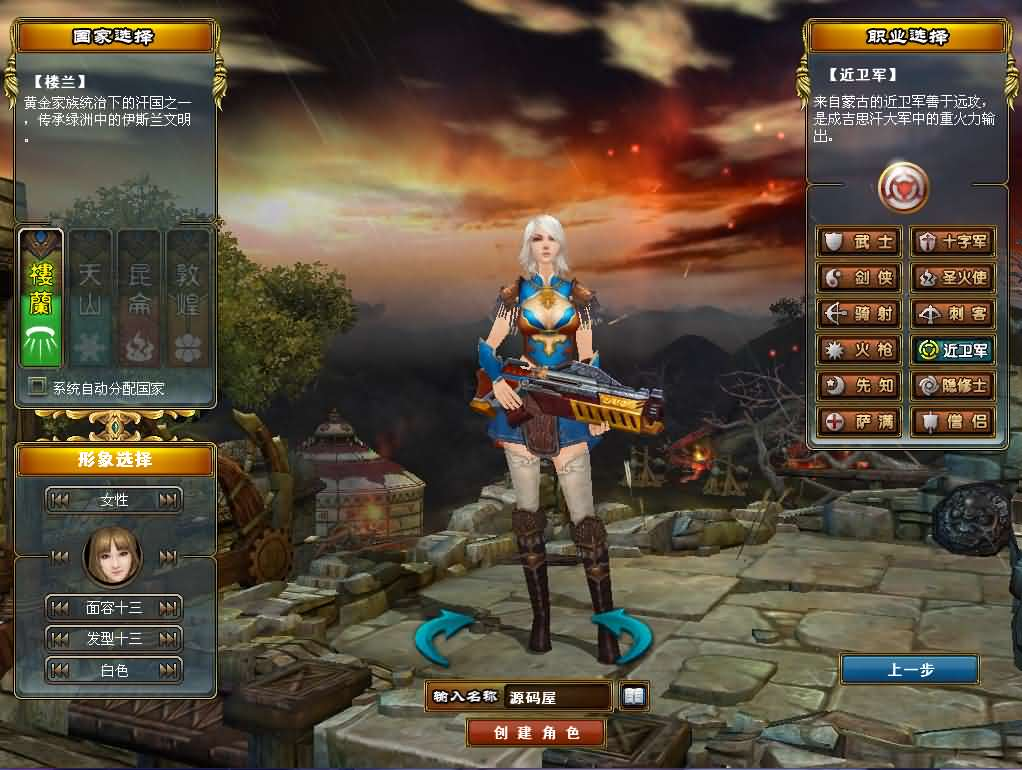Click the 创建角色 create character button
1022x770 pixels.
pyautogui.click(x=536, y=732)
